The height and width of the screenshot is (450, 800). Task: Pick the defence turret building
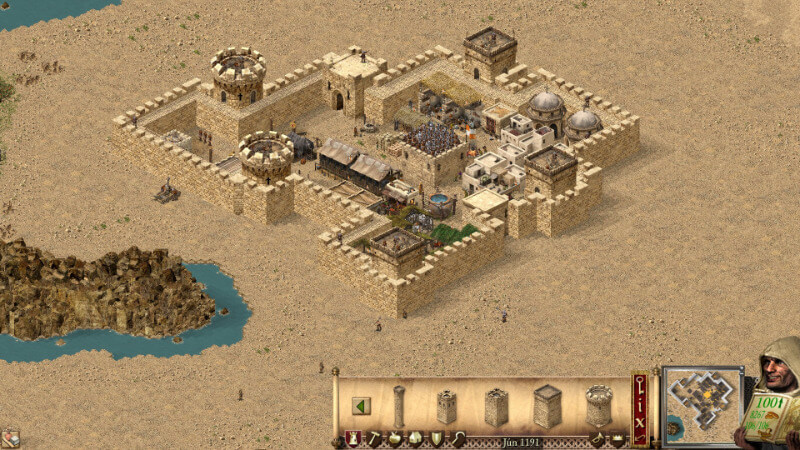tap(496, 406)
